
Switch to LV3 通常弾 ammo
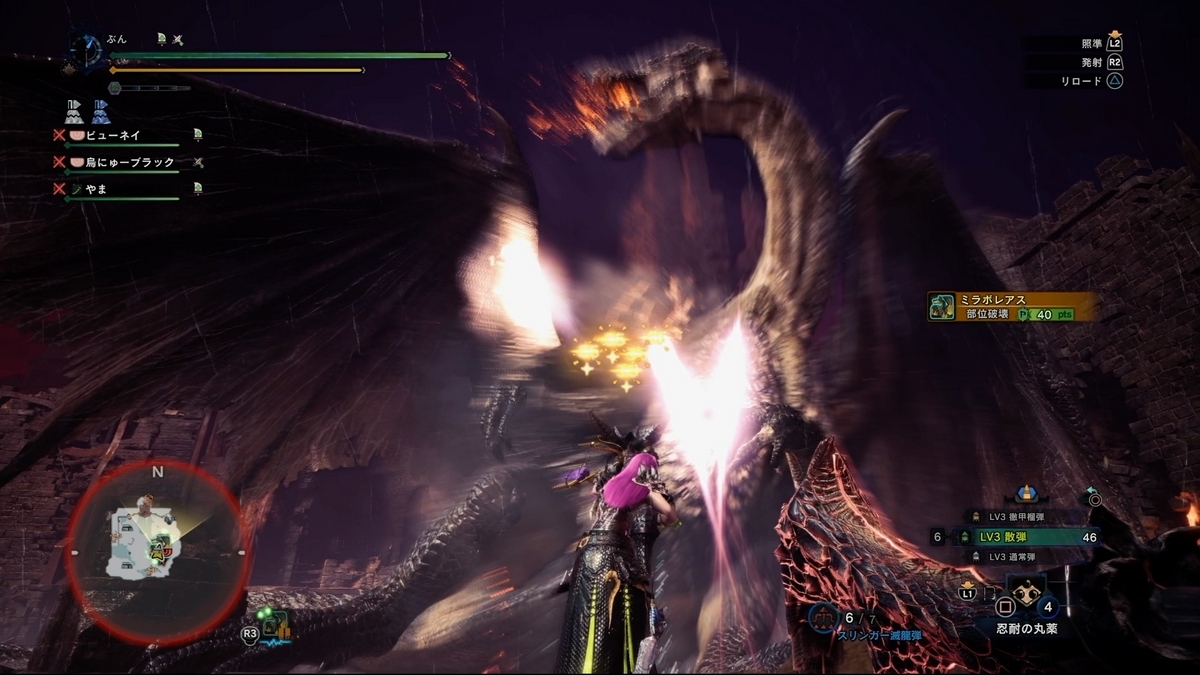coord(1020,556)
